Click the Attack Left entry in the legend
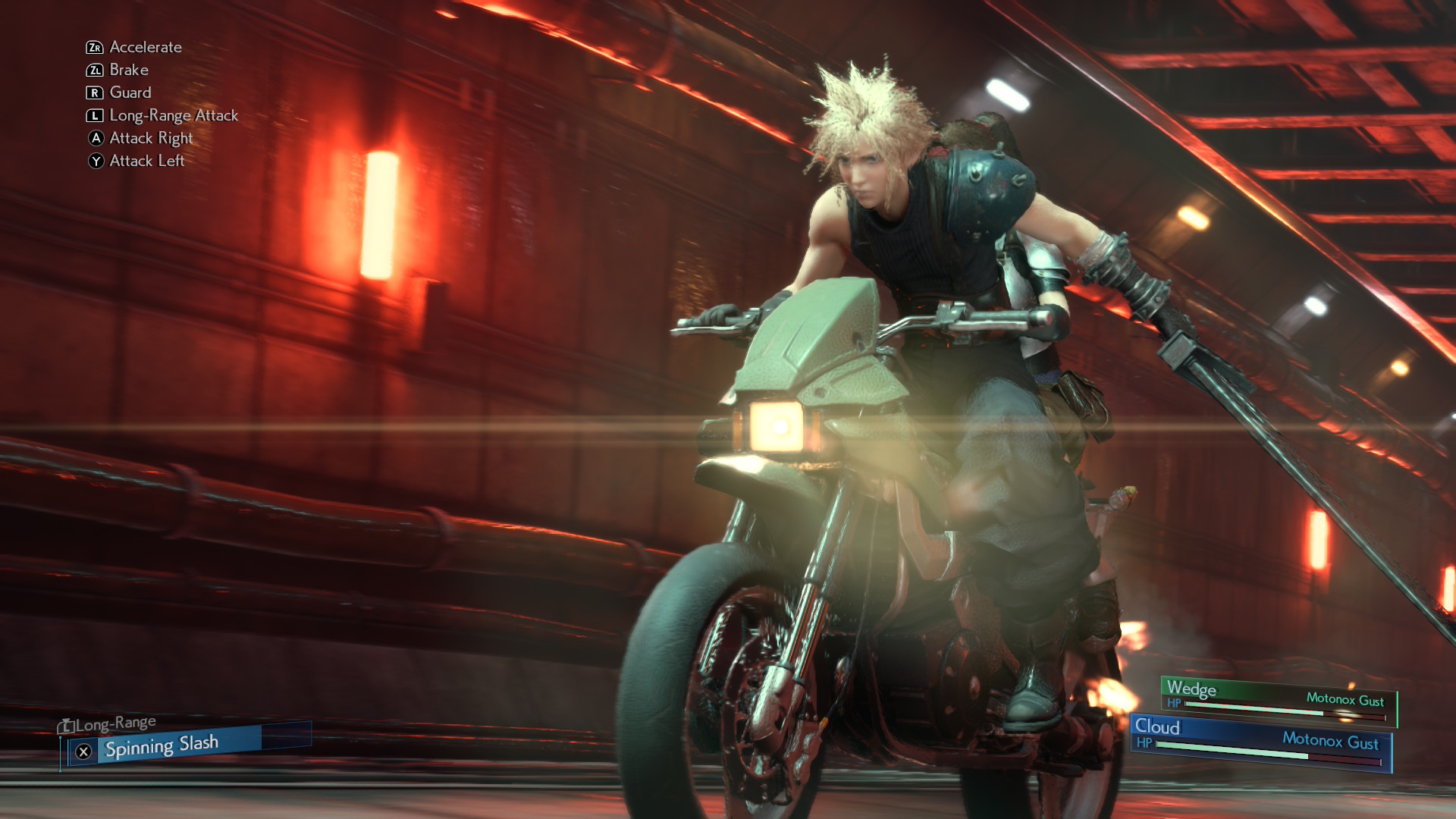Image resolution: width=1456 pixels, height=819 pixels. point(146,161)
